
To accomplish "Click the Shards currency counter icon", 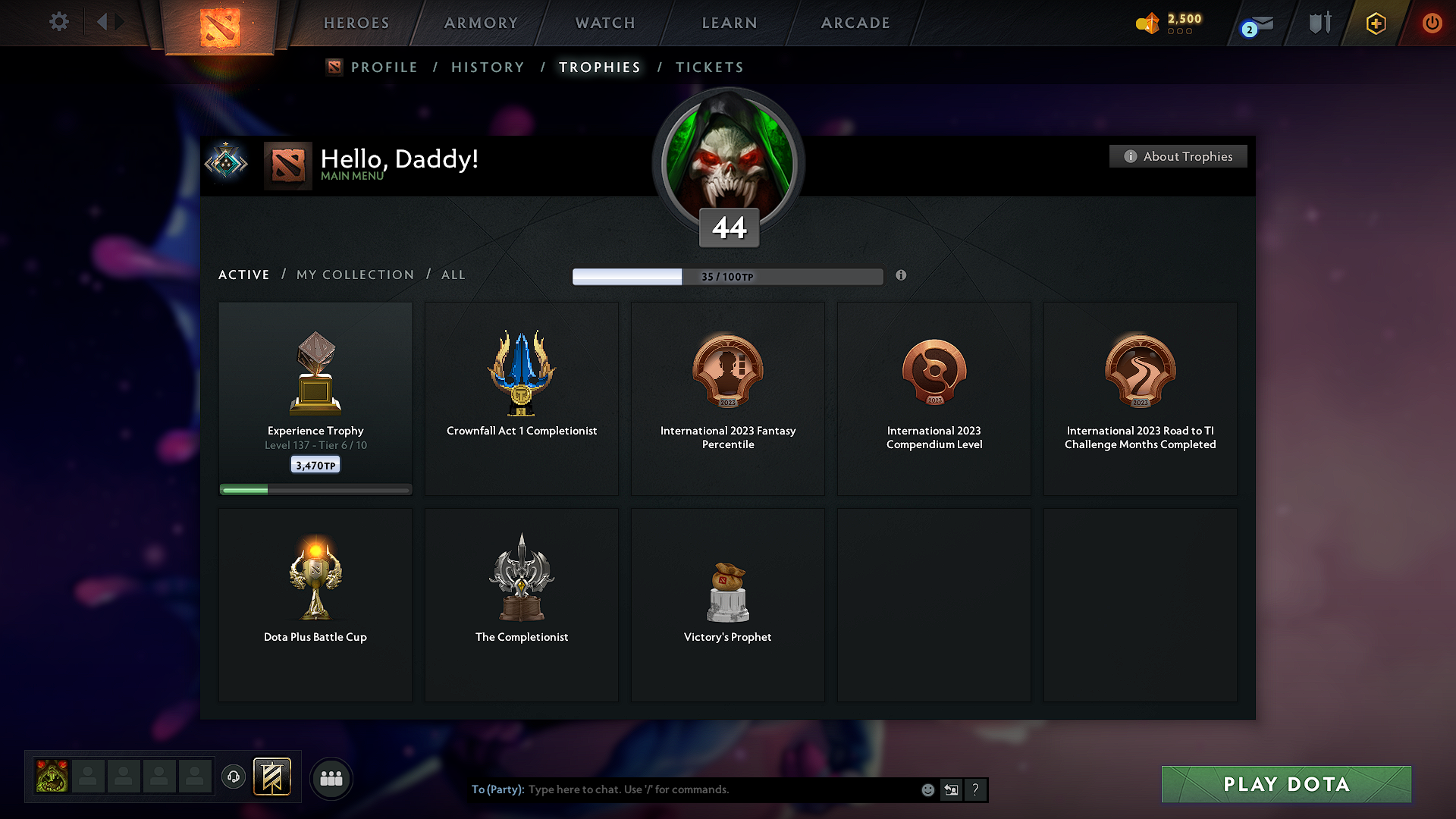I will [x=1147, y=24].
